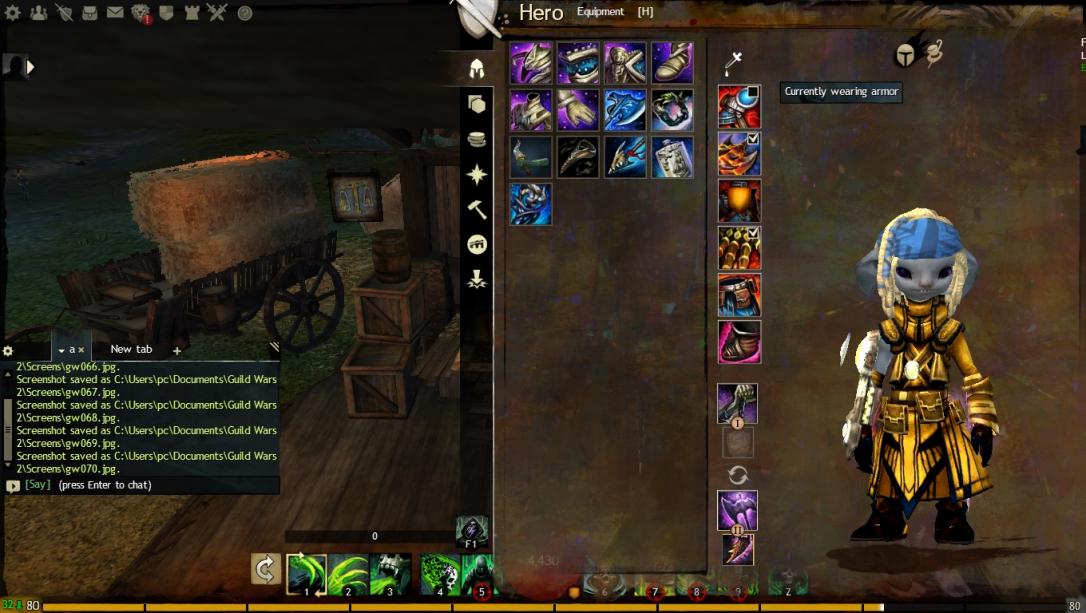Select the silver flask item slot

click(672, 157)
